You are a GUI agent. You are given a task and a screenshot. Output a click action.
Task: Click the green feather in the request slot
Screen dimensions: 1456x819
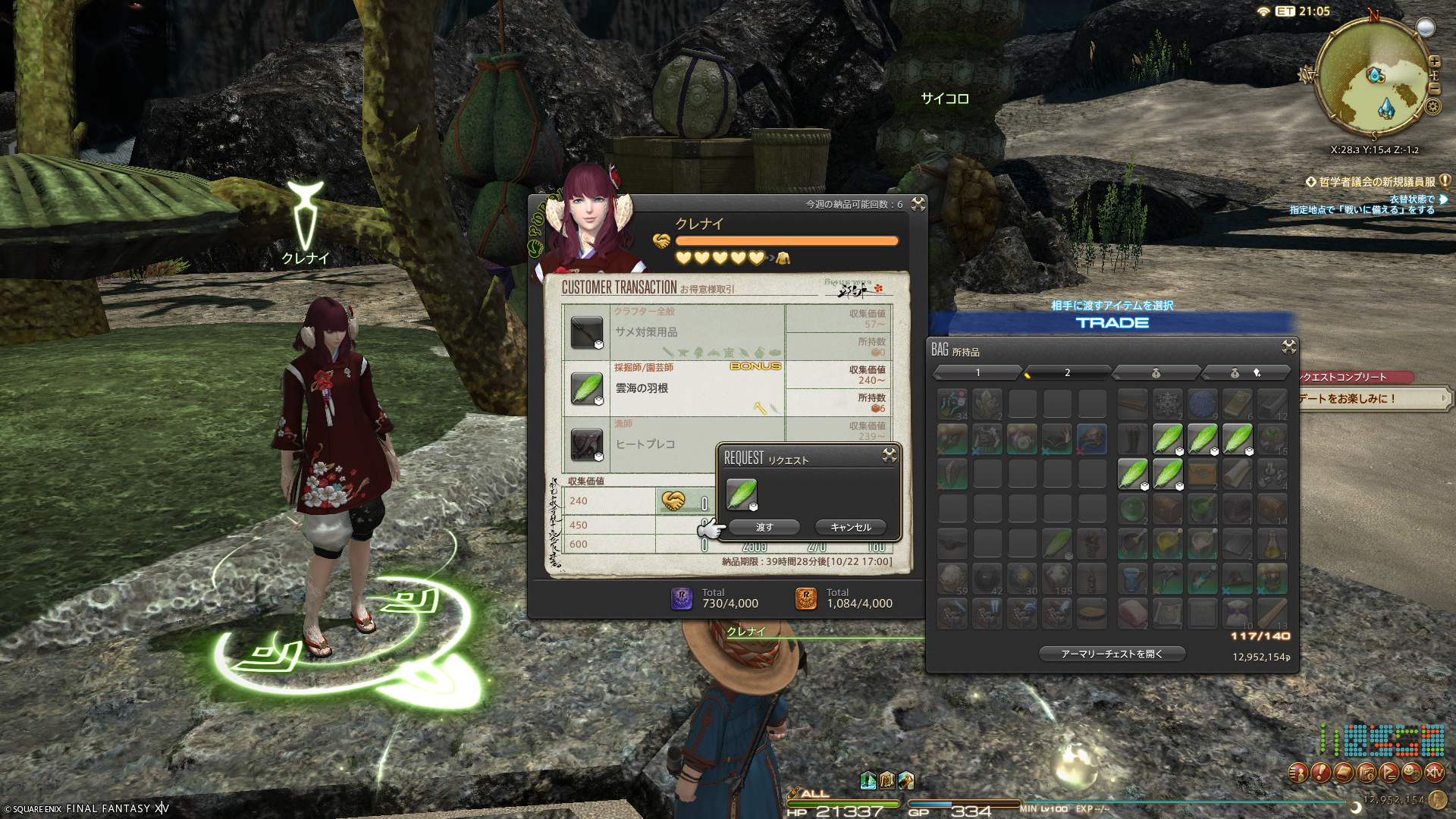pos(741,494)
